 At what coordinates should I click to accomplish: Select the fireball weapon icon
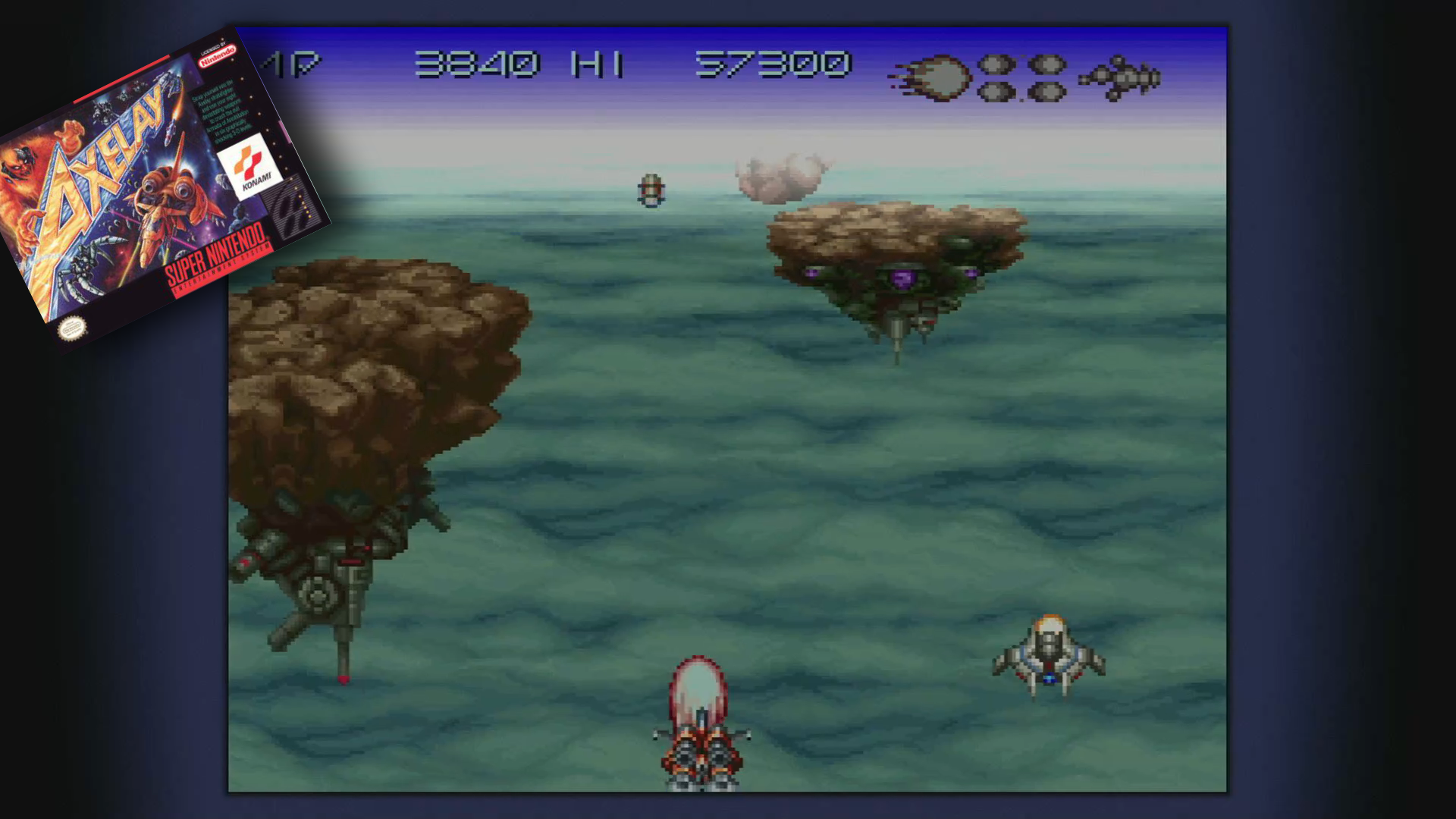(933, 77)
